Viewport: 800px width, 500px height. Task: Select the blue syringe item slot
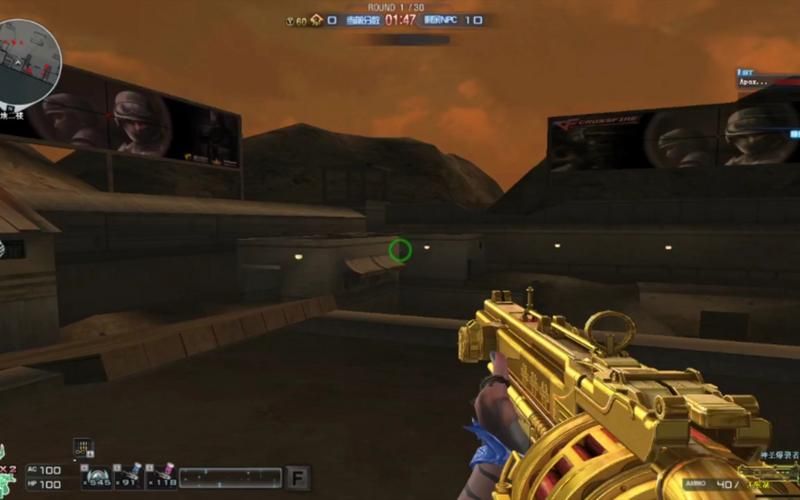[129, 477]
